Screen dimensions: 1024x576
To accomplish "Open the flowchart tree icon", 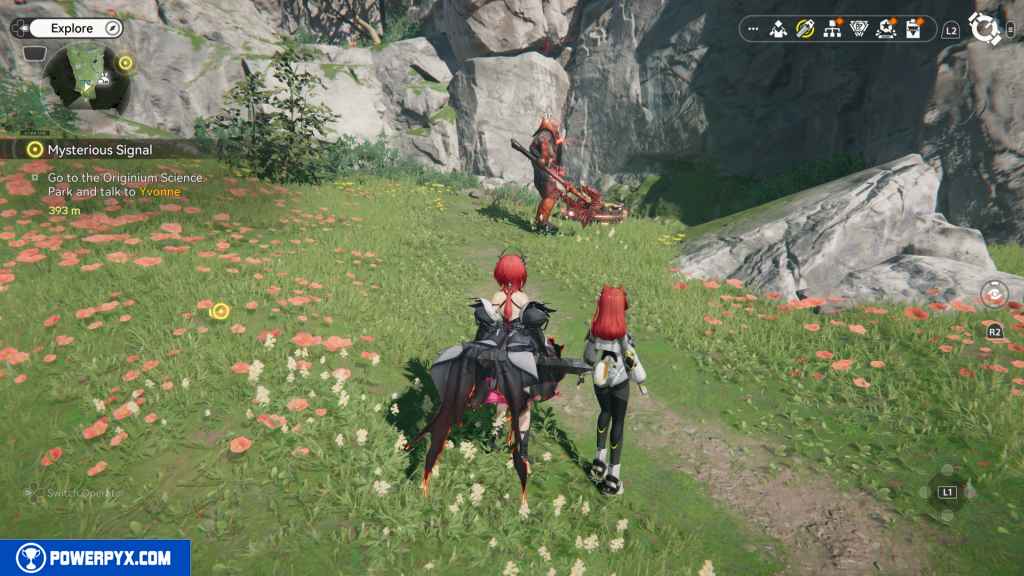I will pyautogui.click(x=831, y=29).
